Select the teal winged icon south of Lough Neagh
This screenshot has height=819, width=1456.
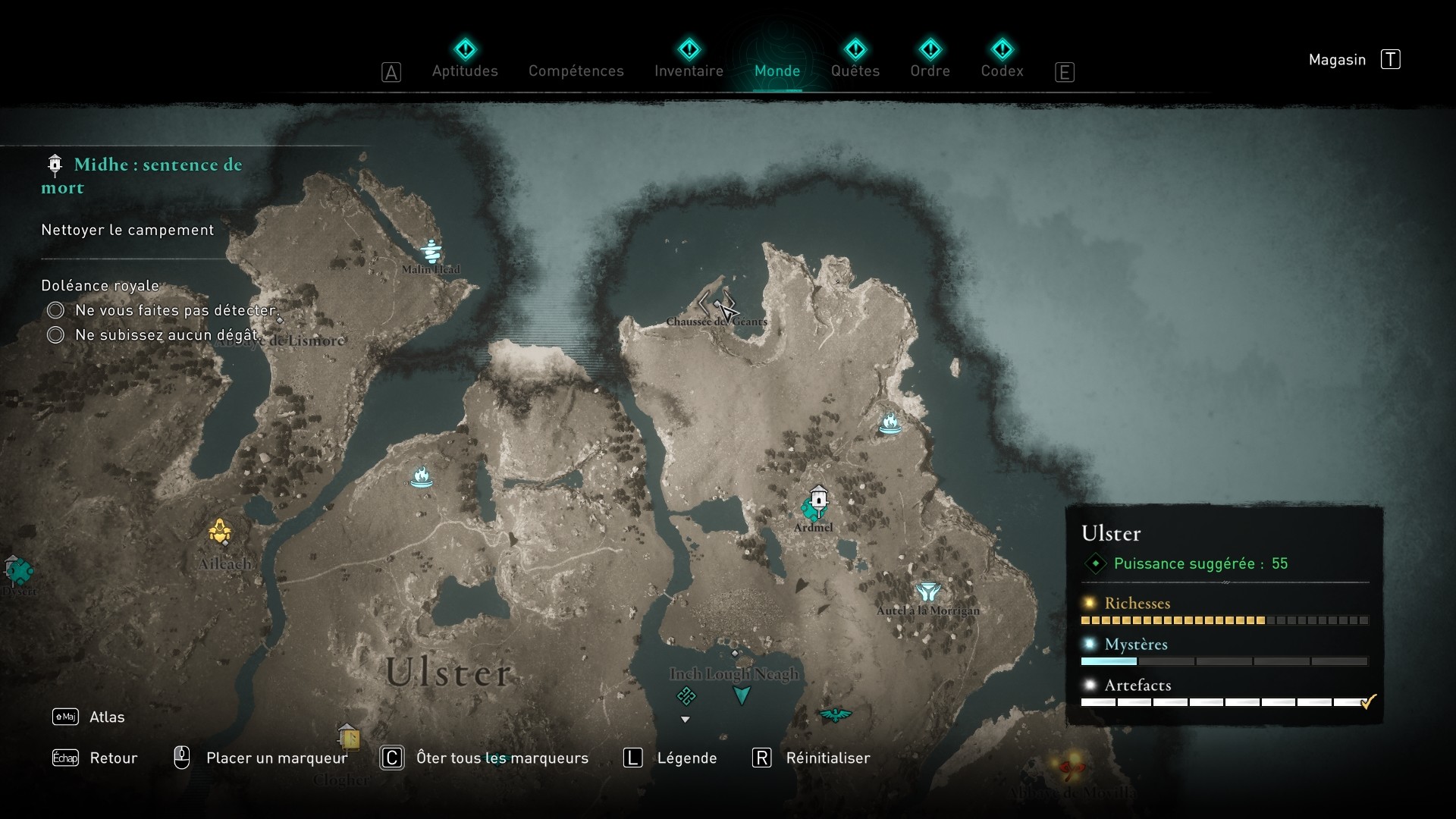coord(834,714)
